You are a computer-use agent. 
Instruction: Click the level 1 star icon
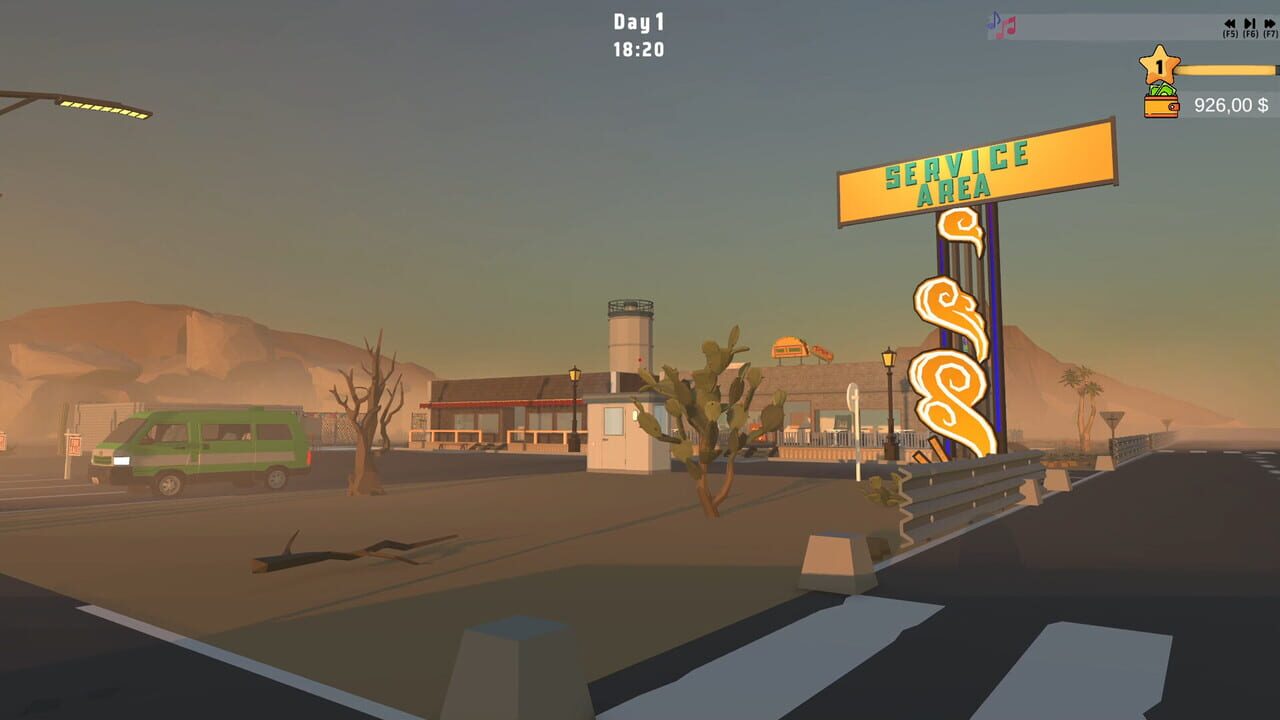1158,63
